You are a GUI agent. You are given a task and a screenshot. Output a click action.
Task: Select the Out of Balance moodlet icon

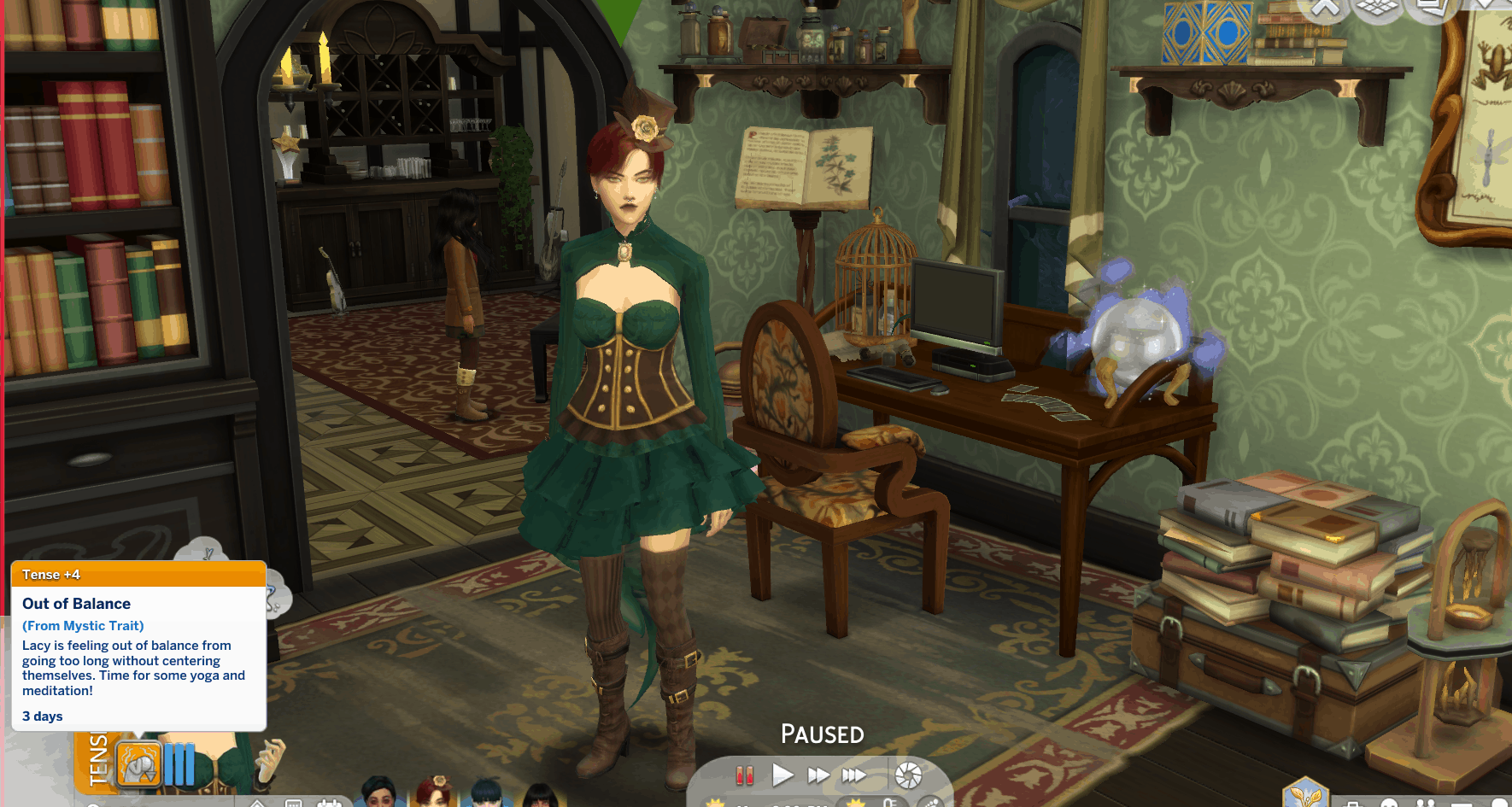(x=138, y=764)
